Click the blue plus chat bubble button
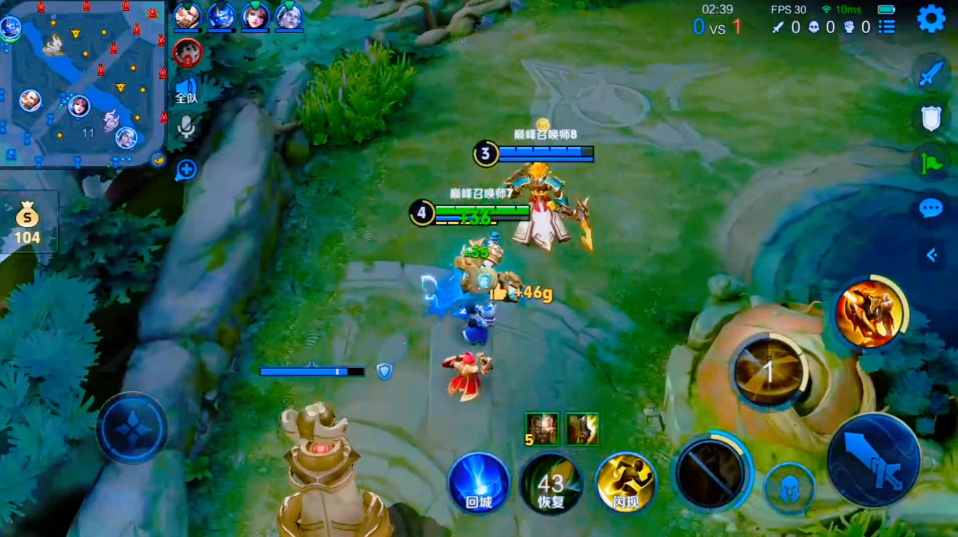958x537 pixels. 186,169
